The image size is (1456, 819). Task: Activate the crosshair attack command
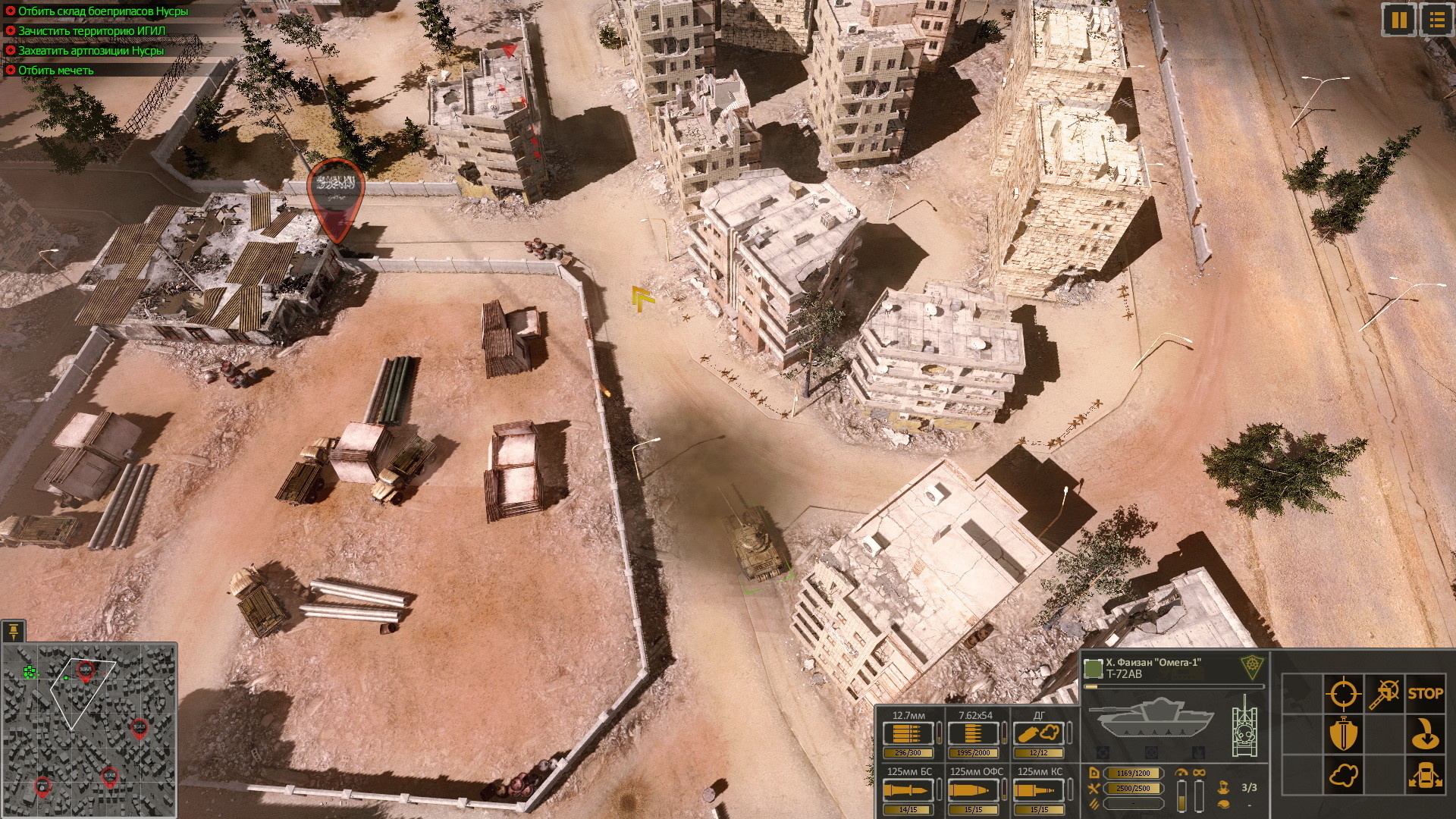point(1343,693)
